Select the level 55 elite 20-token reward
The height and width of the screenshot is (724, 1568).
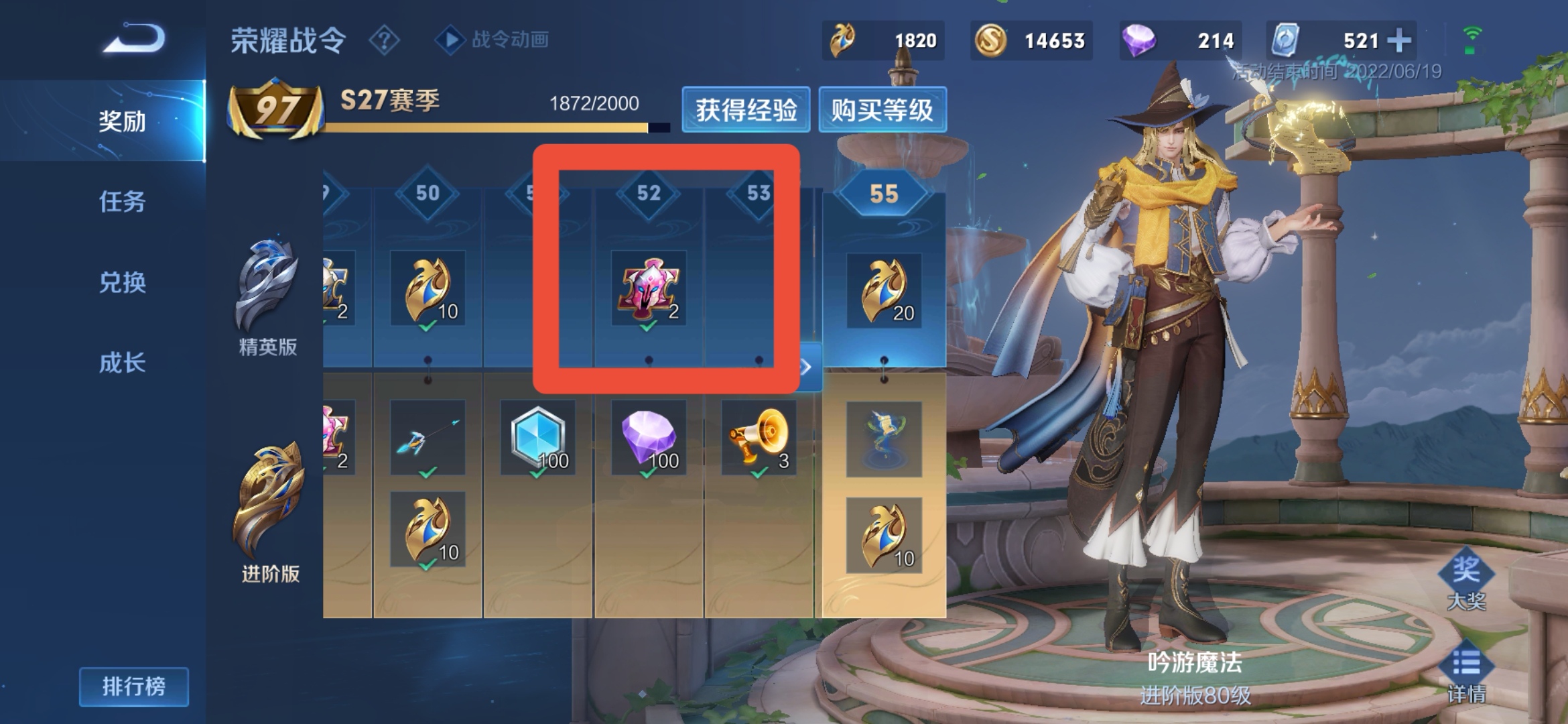coord(884,291)
